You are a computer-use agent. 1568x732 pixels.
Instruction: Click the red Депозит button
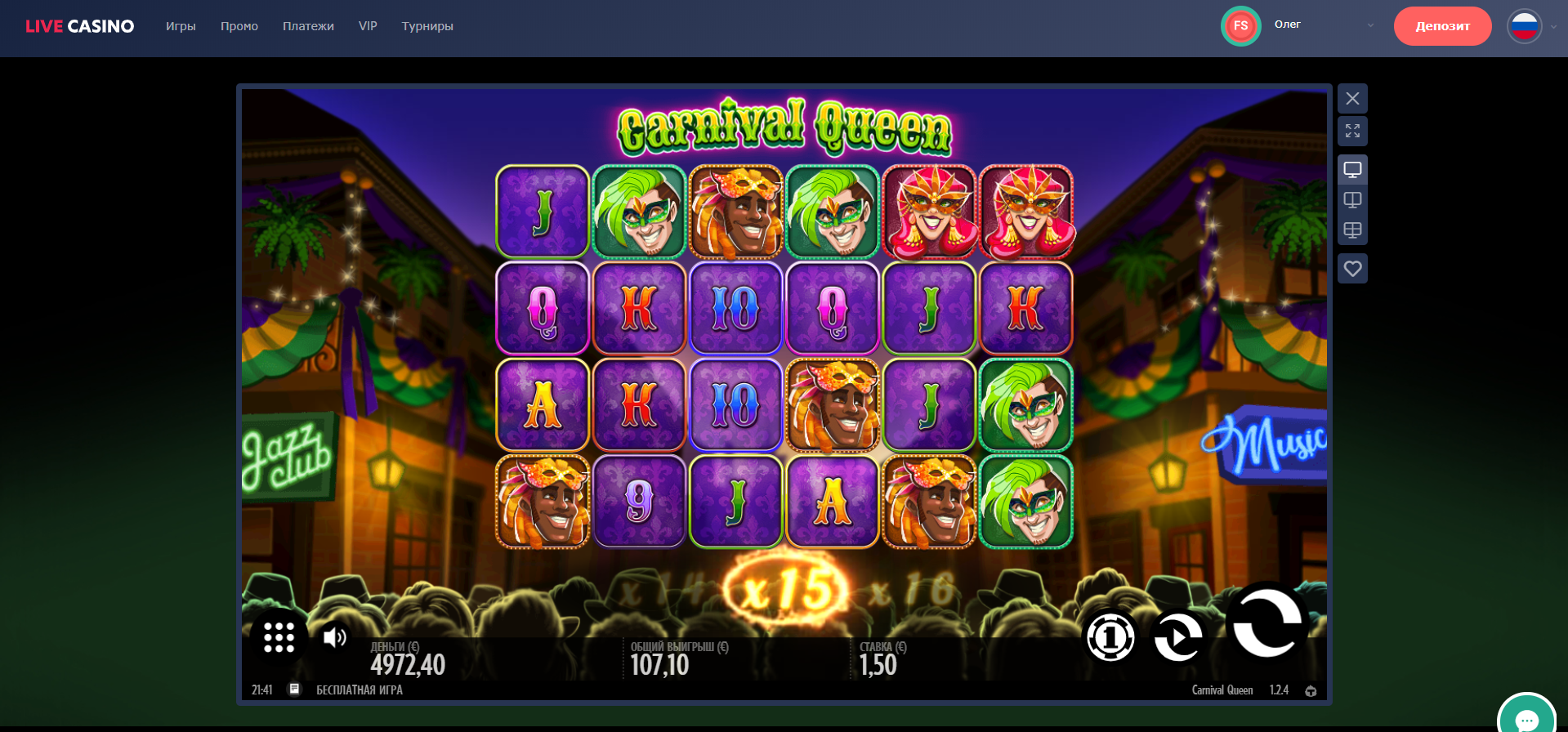[x=1442, y=26]
